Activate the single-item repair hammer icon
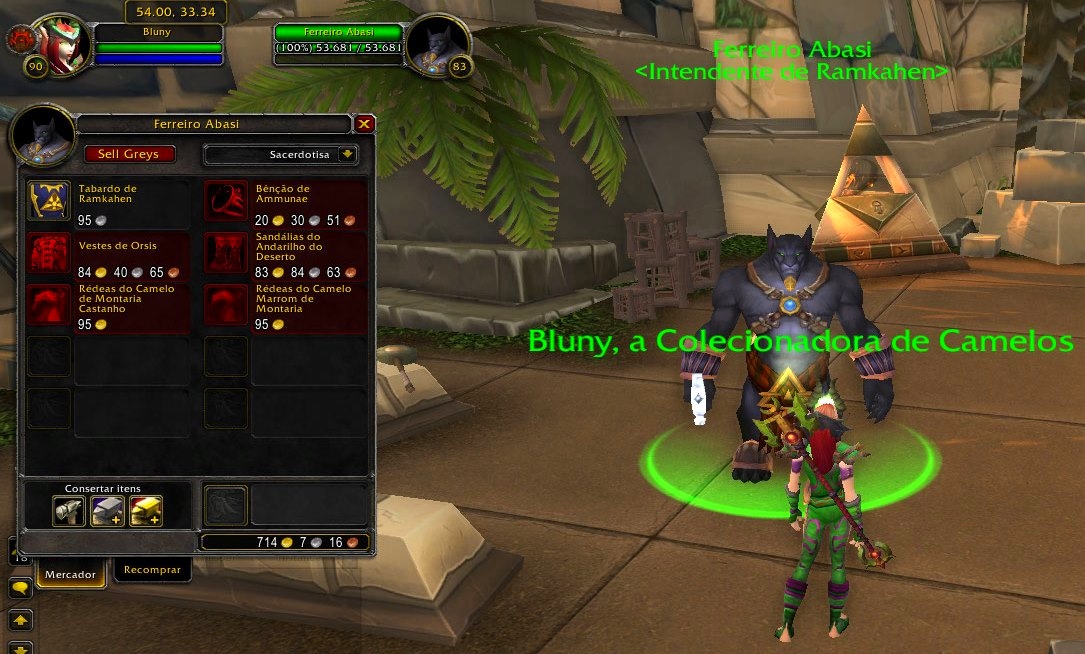The width and height of the screenshot is (1085, 654). [69, 511]
